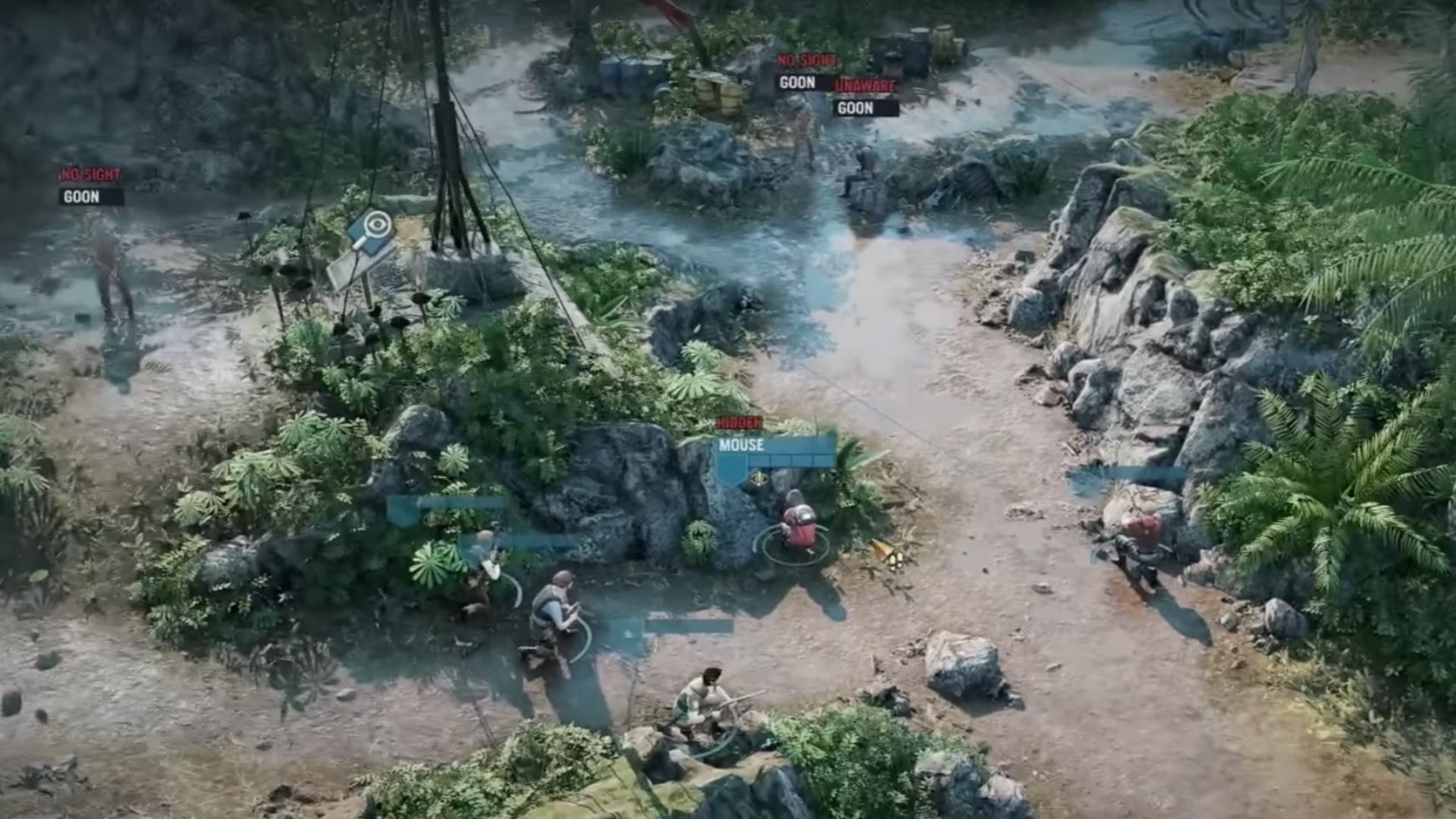Select the top GOON nameplate
Viewport: 1456px width, 819px height.
coord(795,83)
